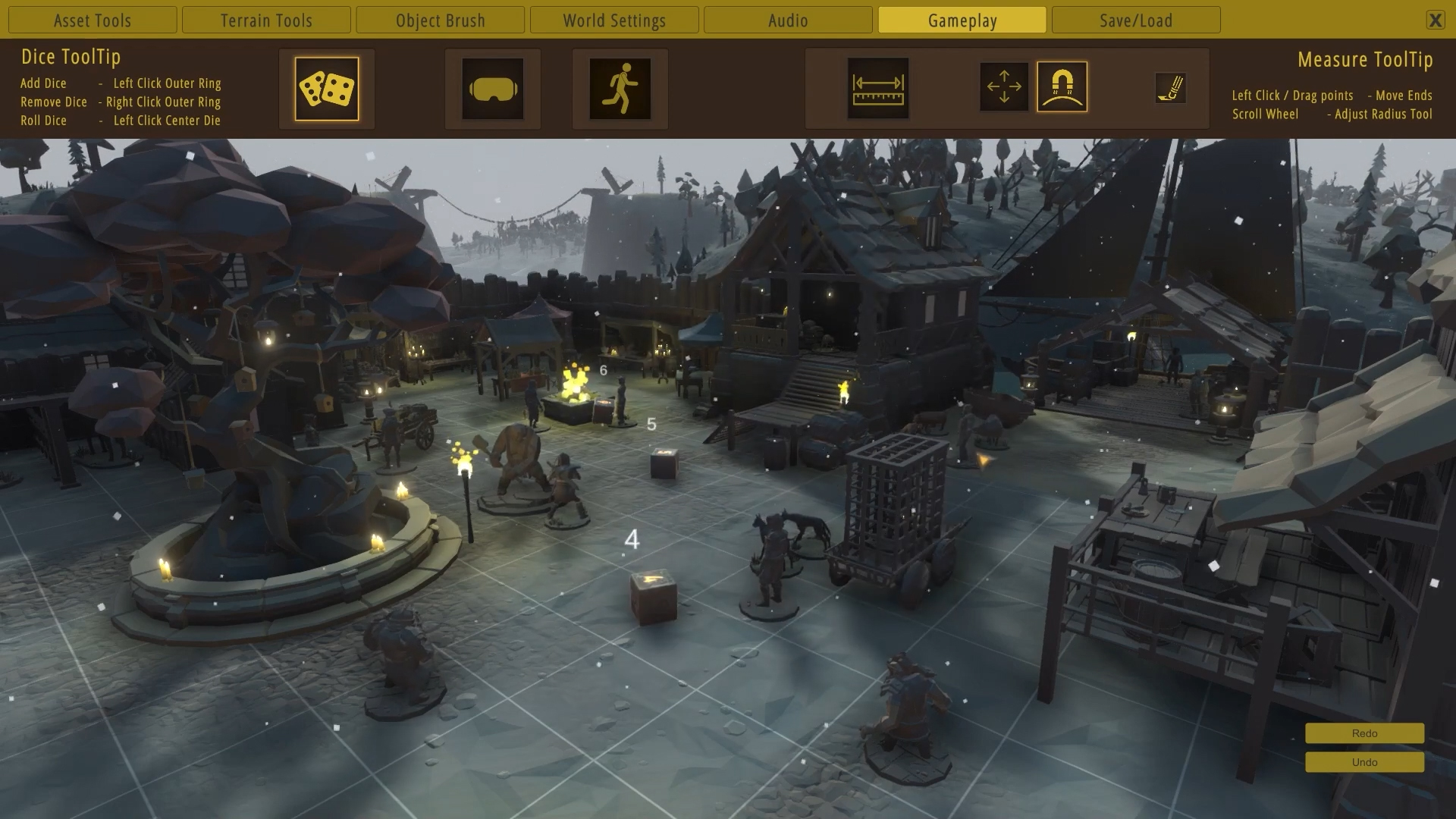The height and width of the screenshot is (819, 1456).
Task: Switch to the Save/Load tab
Action: coord(1136,20)
